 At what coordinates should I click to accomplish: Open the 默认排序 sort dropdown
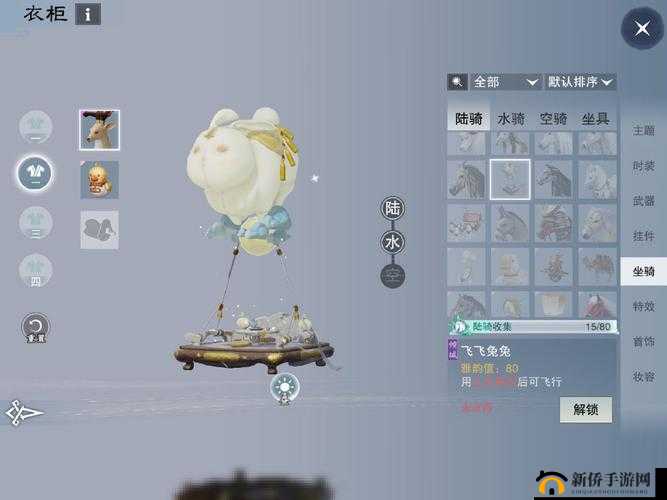[581, 82]
